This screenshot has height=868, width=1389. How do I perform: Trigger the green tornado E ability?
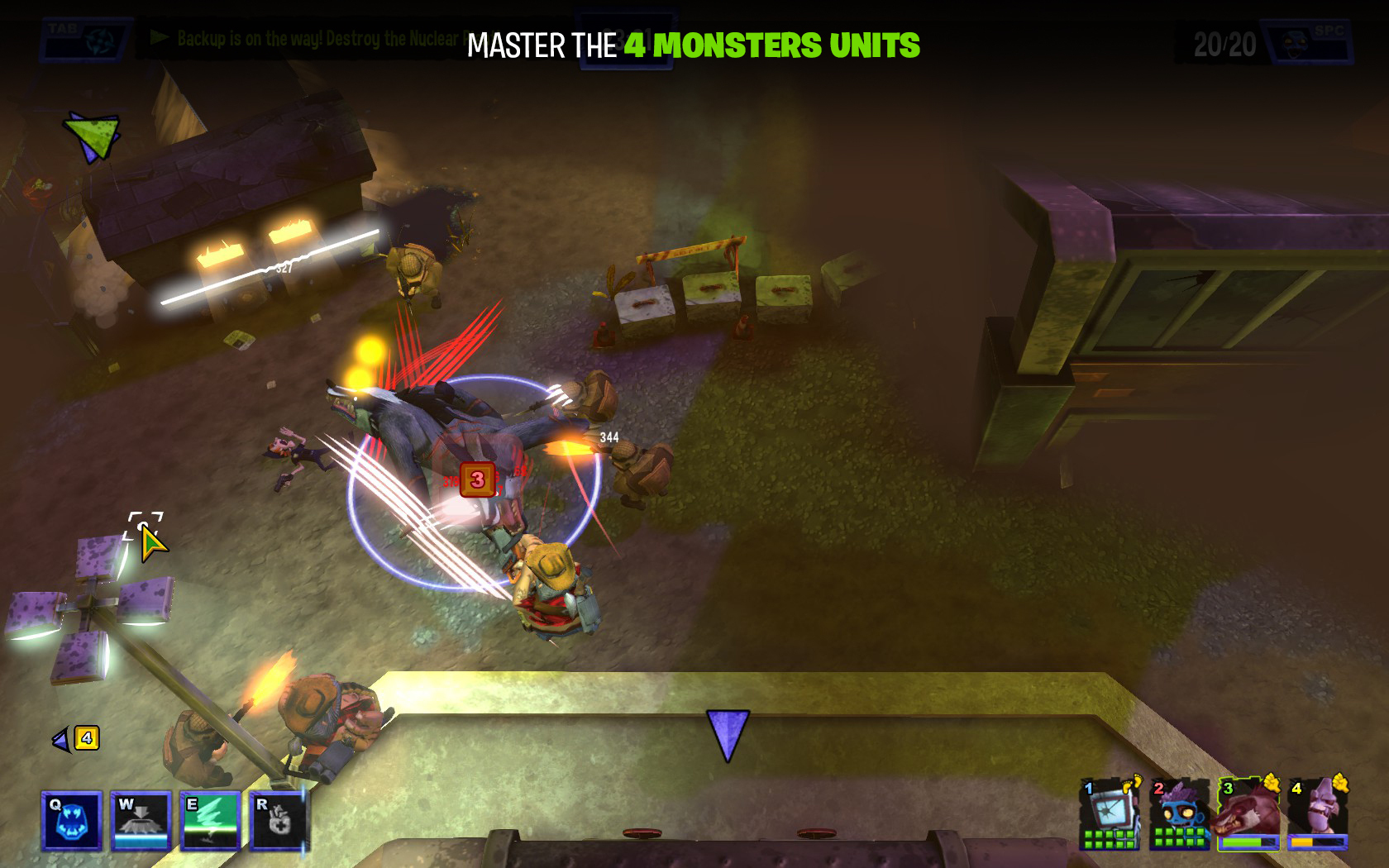pos(210,821)
